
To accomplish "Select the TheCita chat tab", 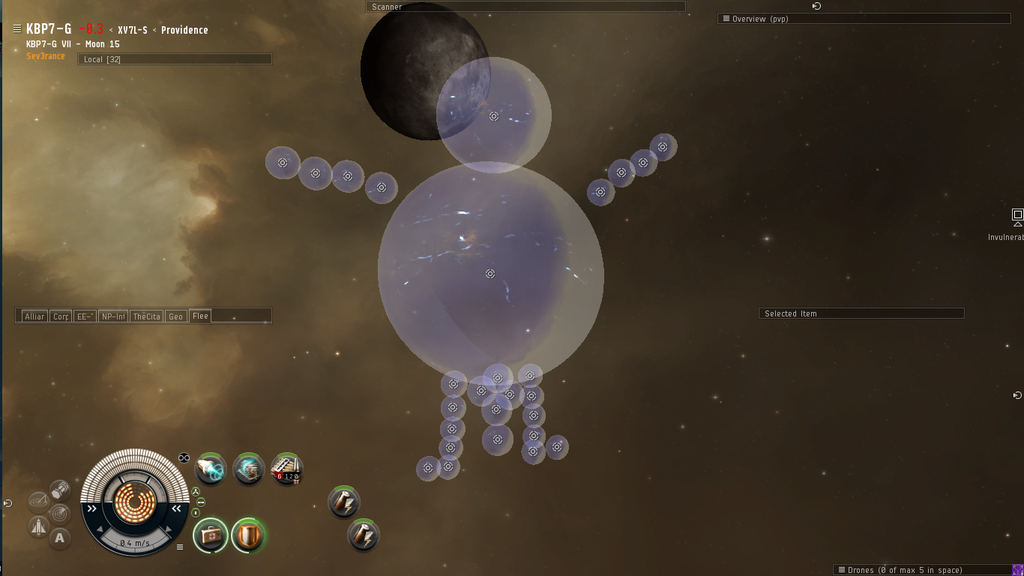I will click(x=146, y=316).
